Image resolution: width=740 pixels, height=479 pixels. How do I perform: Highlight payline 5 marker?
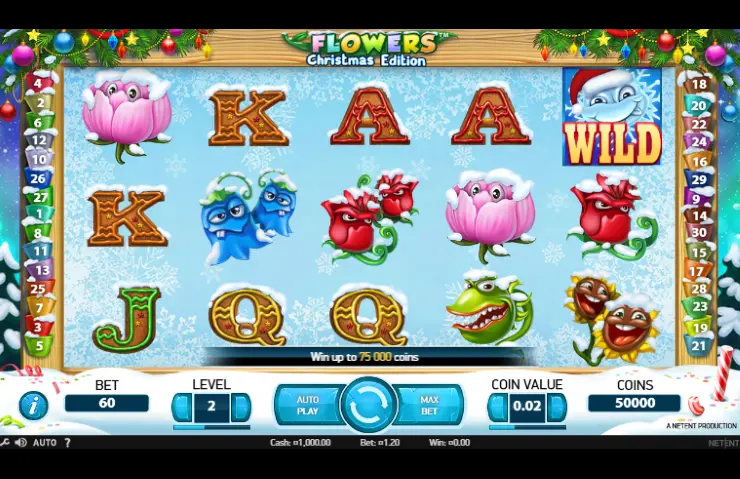click(39, 346)
